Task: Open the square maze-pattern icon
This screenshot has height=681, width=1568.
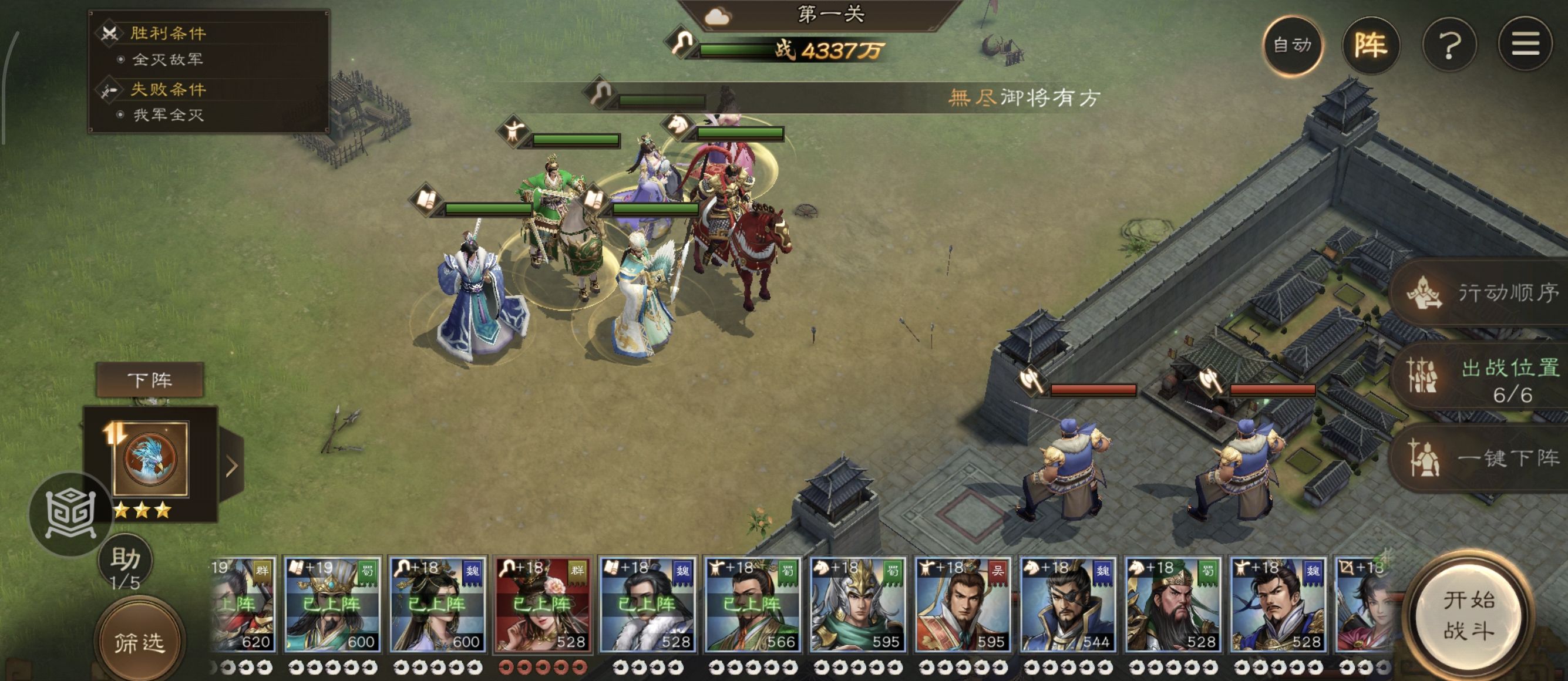Action: pos(70,514)
